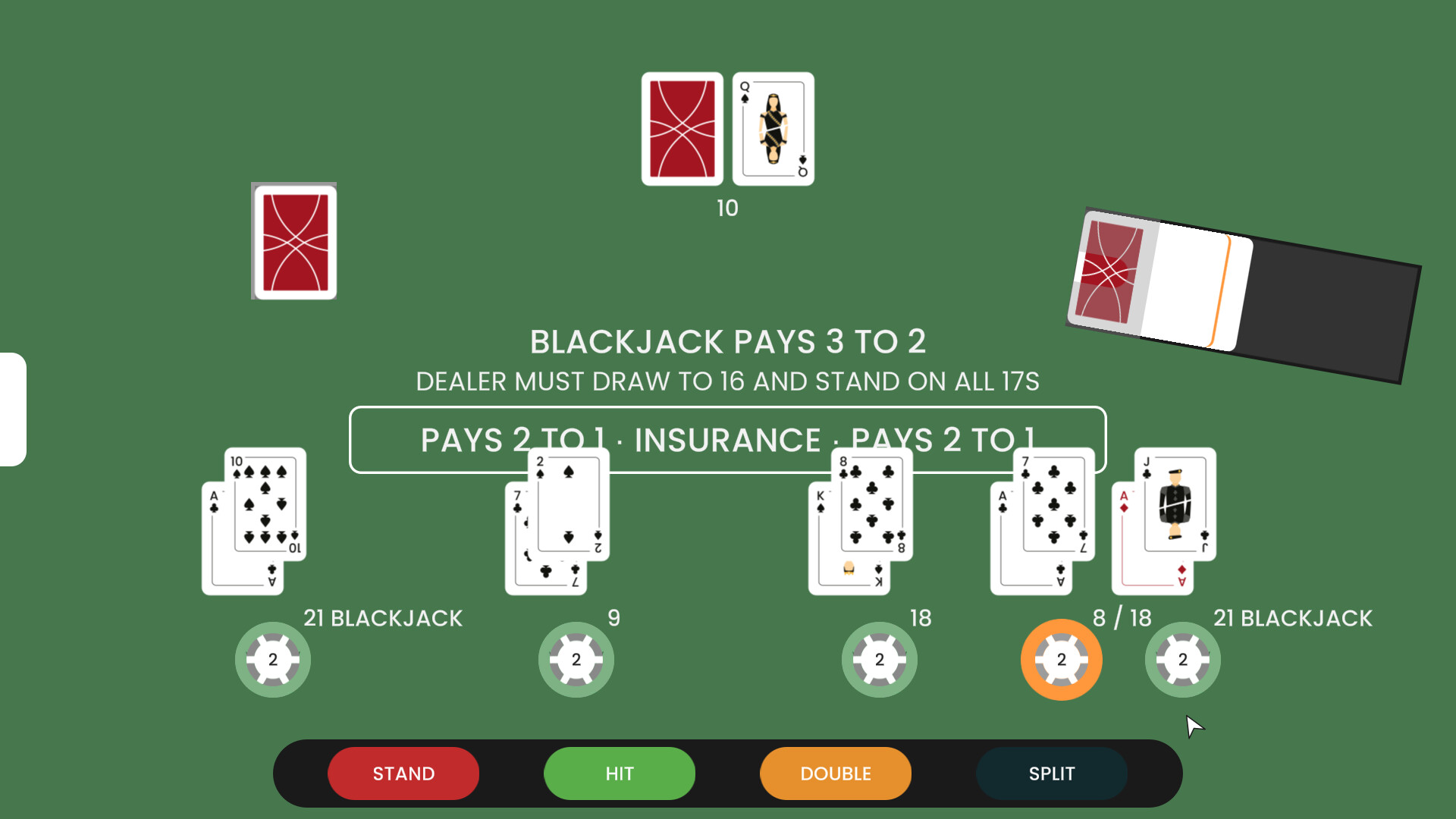Select the orange active bet chip

[x=1061, y=659]
